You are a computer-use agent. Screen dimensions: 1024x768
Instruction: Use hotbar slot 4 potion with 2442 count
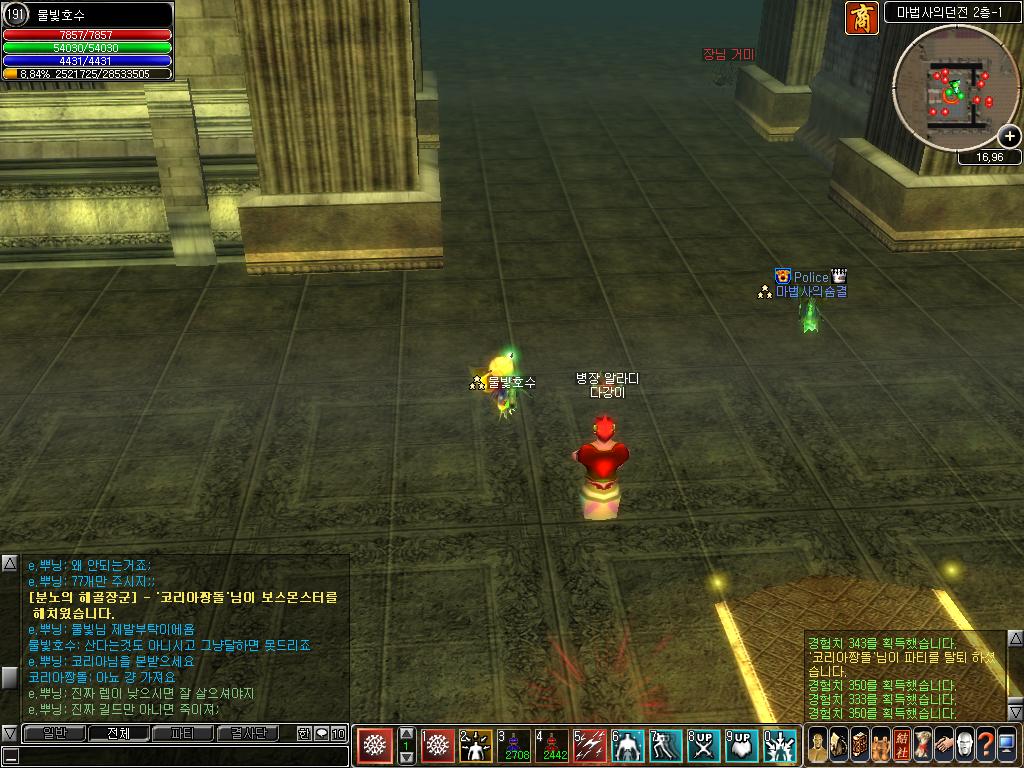tap(553, 746)
